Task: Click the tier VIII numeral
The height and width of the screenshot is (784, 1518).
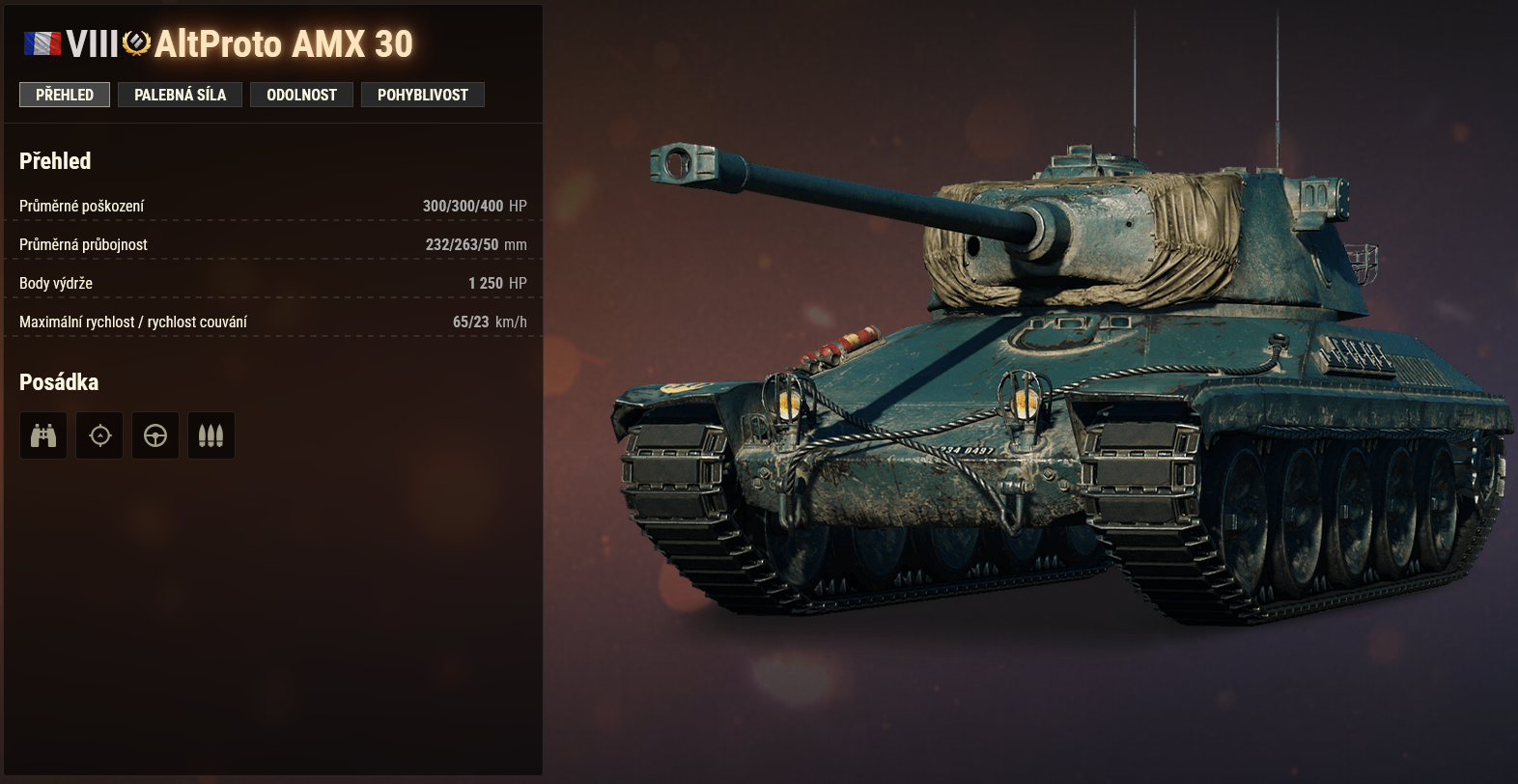Action: pyautogui.click(x=92, y=42)
